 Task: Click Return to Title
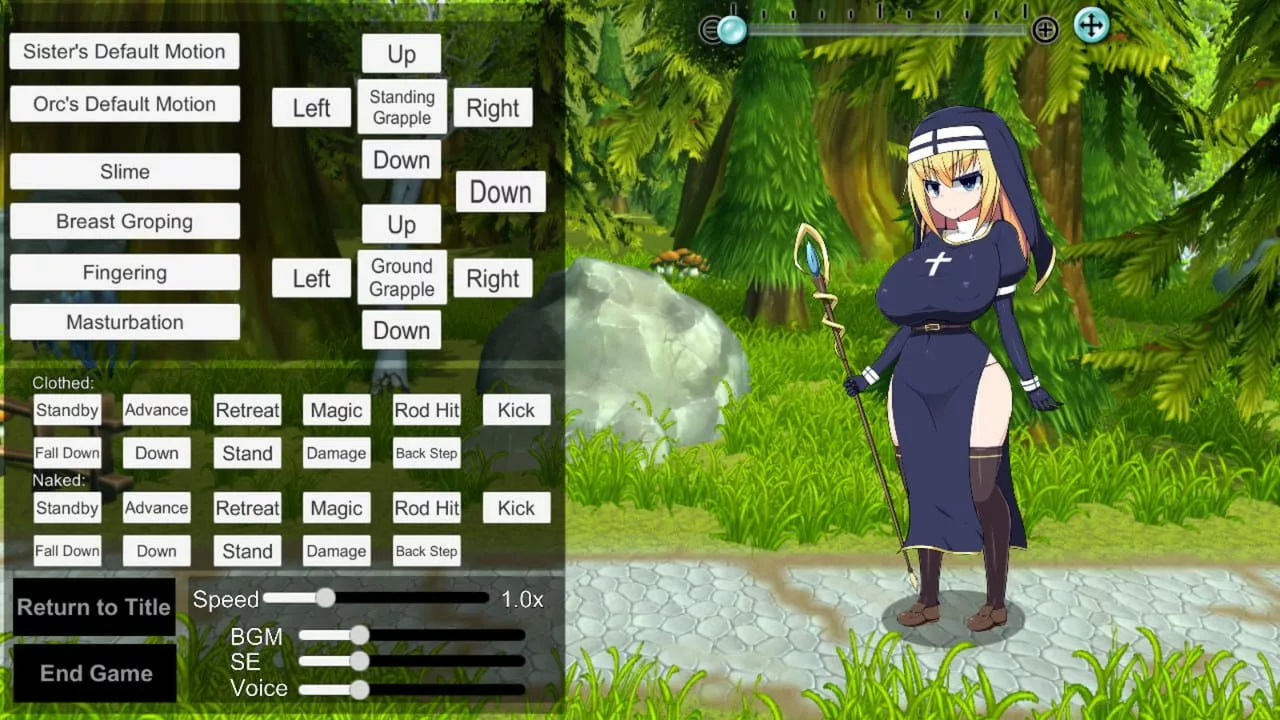(94, 607)
